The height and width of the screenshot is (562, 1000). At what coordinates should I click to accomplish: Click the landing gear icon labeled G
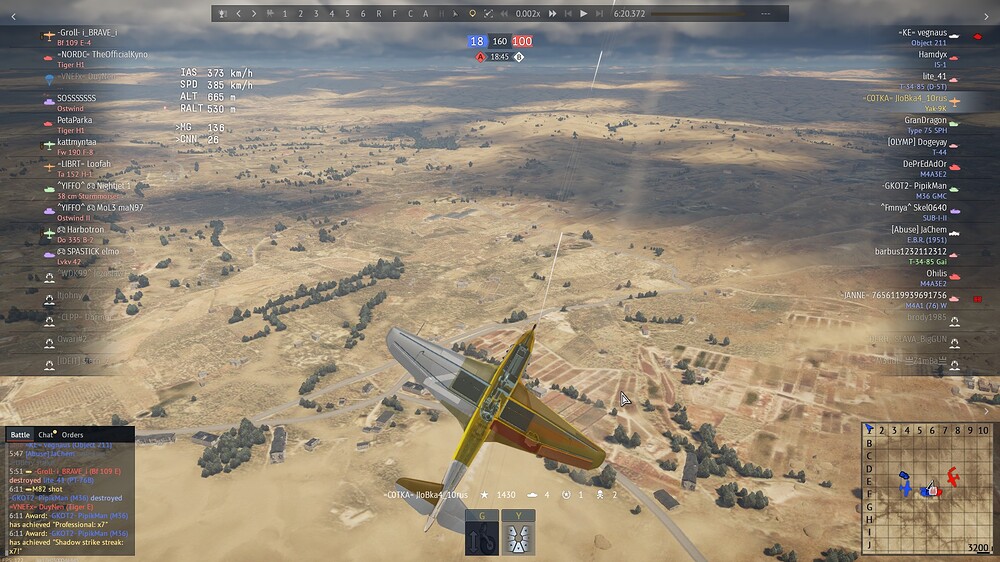(x=481, y=534)
